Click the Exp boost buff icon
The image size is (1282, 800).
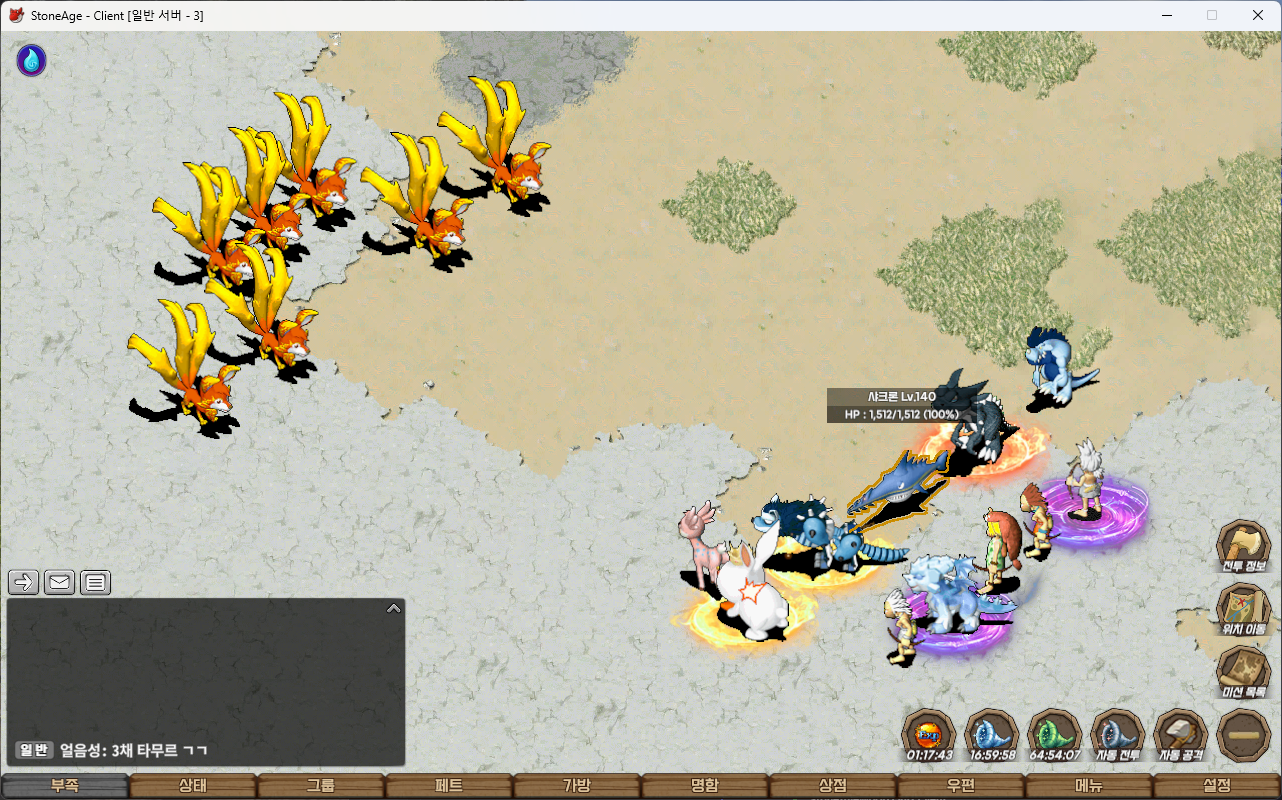(x=928, y=735)
